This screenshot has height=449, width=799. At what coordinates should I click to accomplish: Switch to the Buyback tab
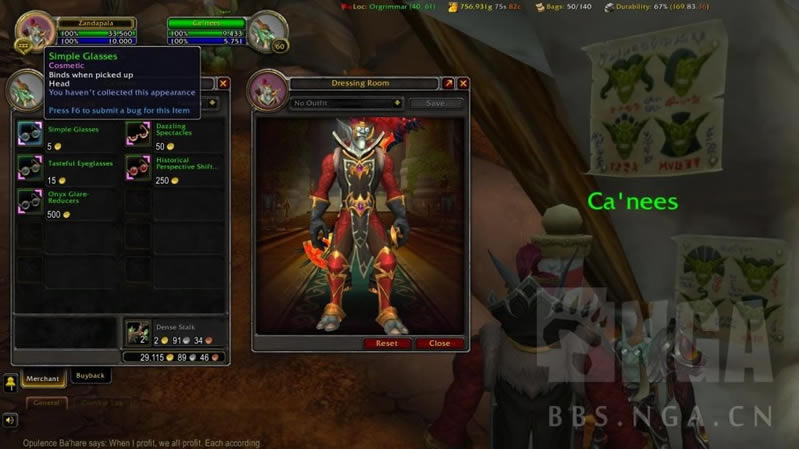coord(90,376)
